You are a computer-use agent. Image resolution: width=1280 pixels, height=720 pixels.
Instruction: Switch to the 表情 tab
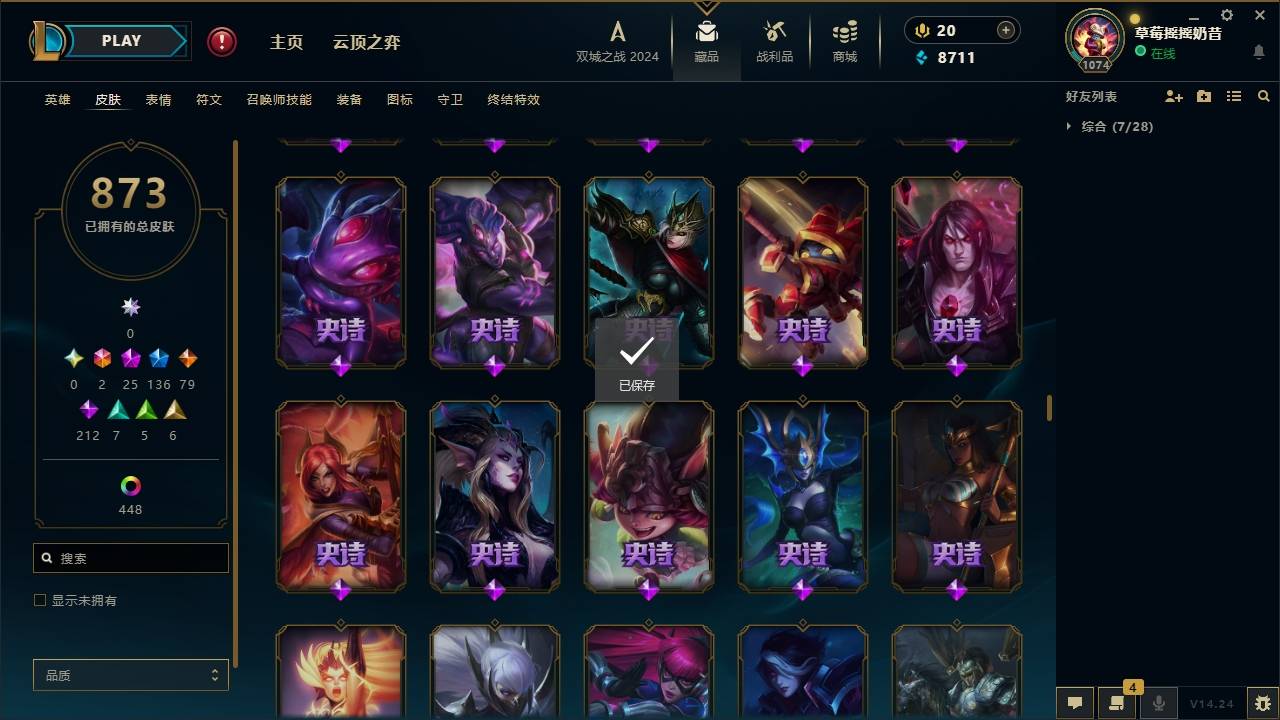tap(158, 99)
